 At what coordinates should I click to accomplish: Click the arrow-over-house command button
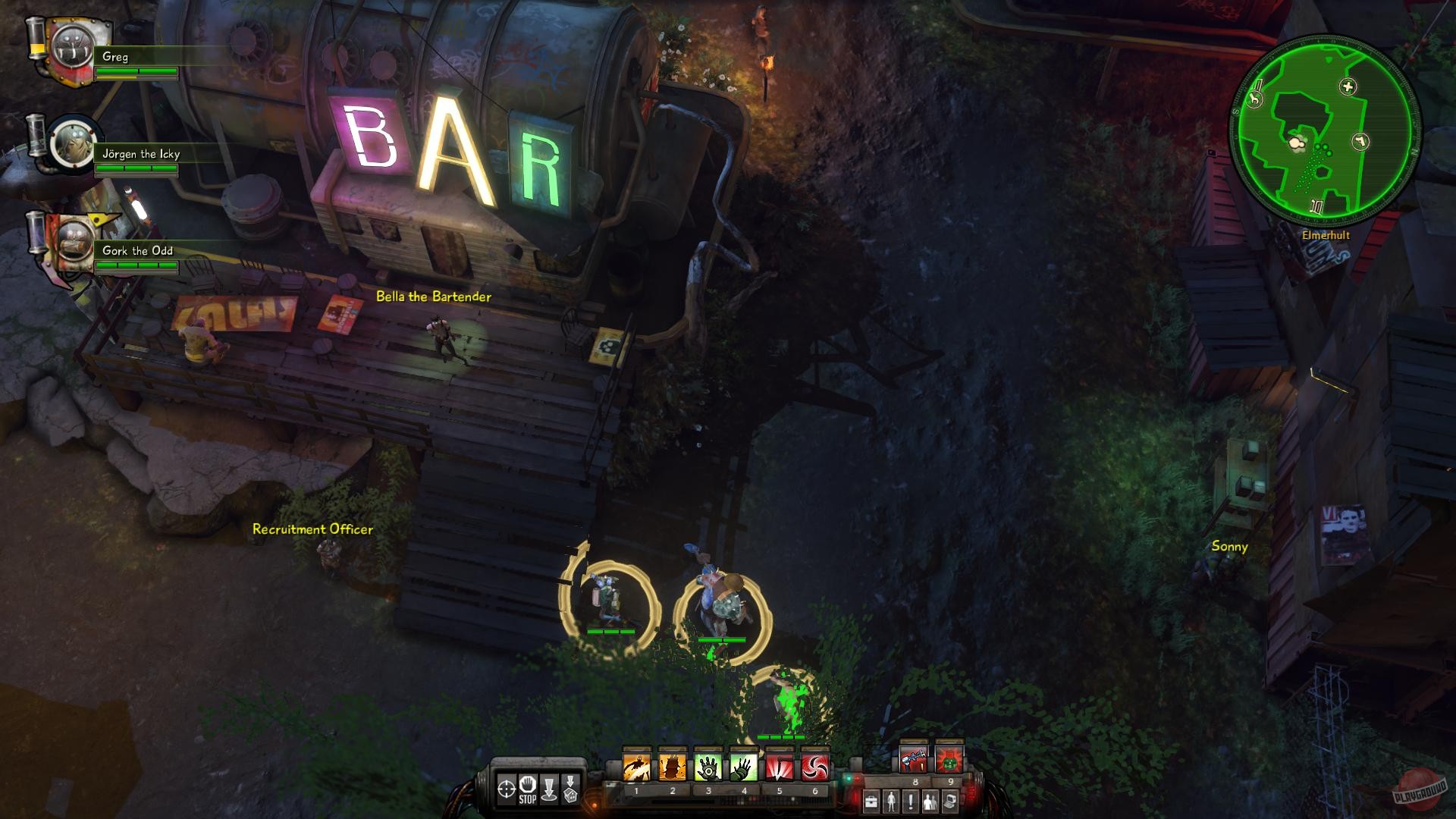click(x=570, y=789)
